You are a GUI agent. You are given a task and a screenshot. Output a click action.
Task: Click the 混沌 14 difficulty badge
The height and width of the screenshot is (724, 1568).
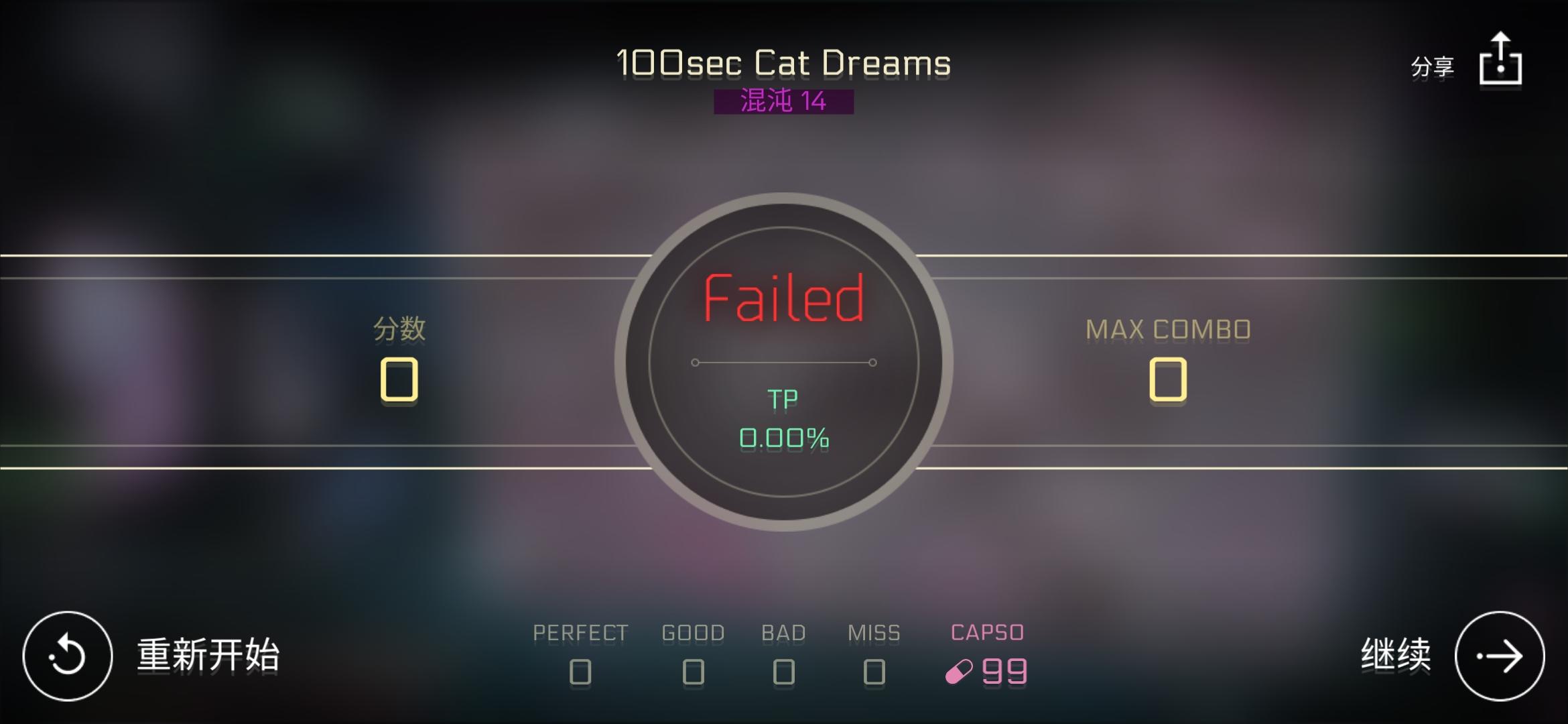[784, 101]
